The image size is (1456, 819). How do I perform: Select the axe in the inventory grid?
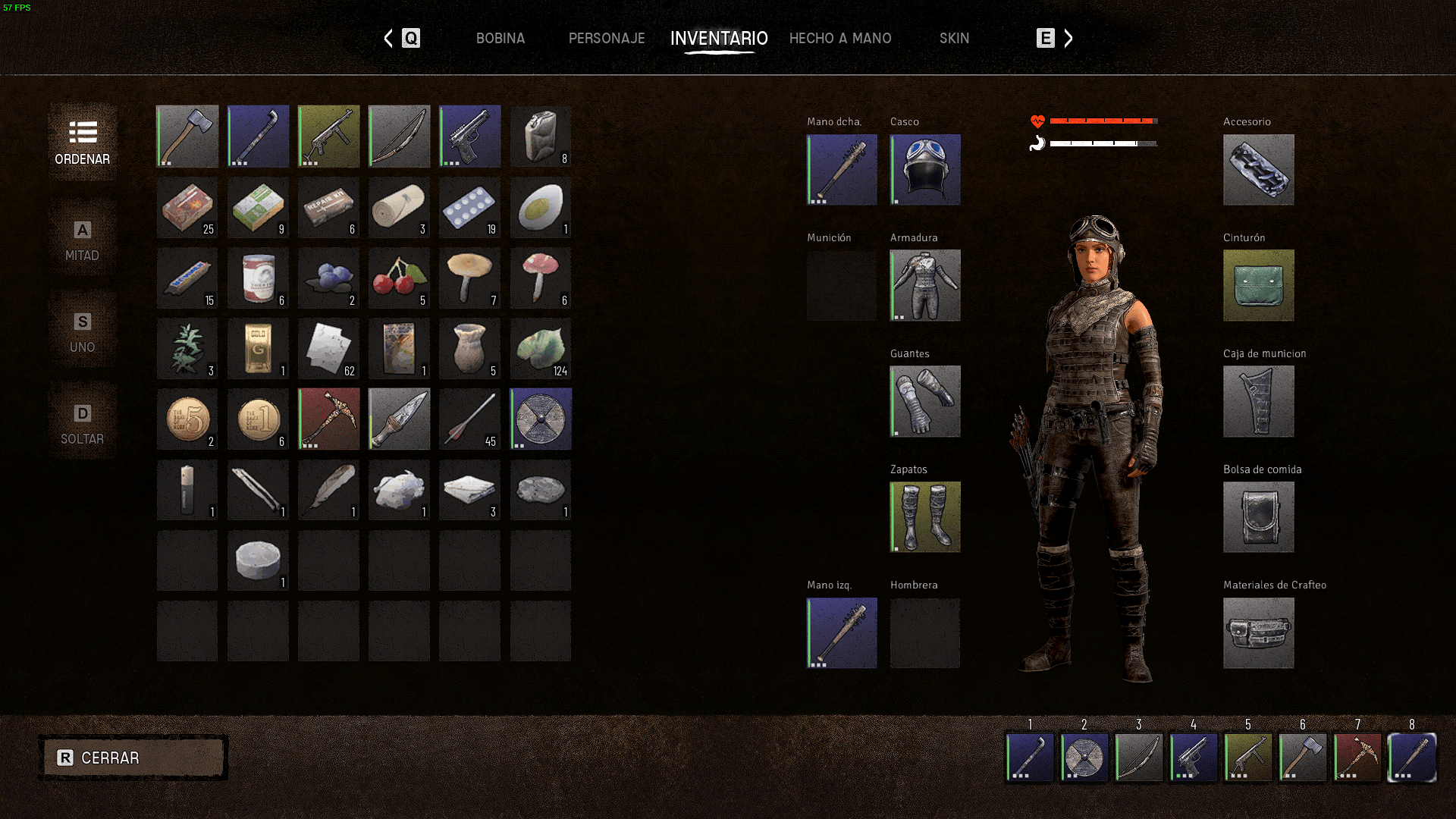(x=187, y=136)
